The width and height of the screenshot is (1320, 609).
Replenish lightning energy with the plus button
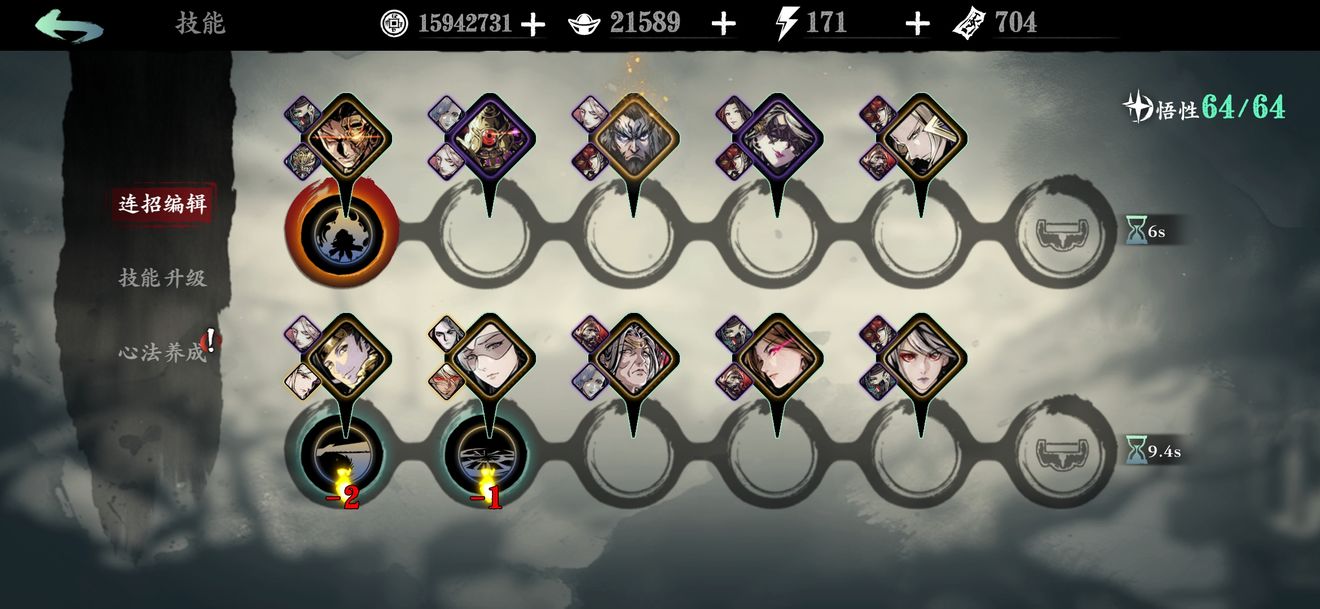coord(917,24)
